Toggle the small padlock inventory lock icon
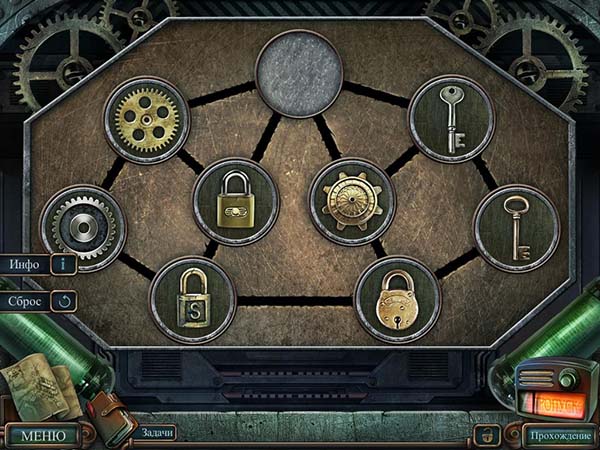Screen dimensions: 600x450 click(490, 434)
